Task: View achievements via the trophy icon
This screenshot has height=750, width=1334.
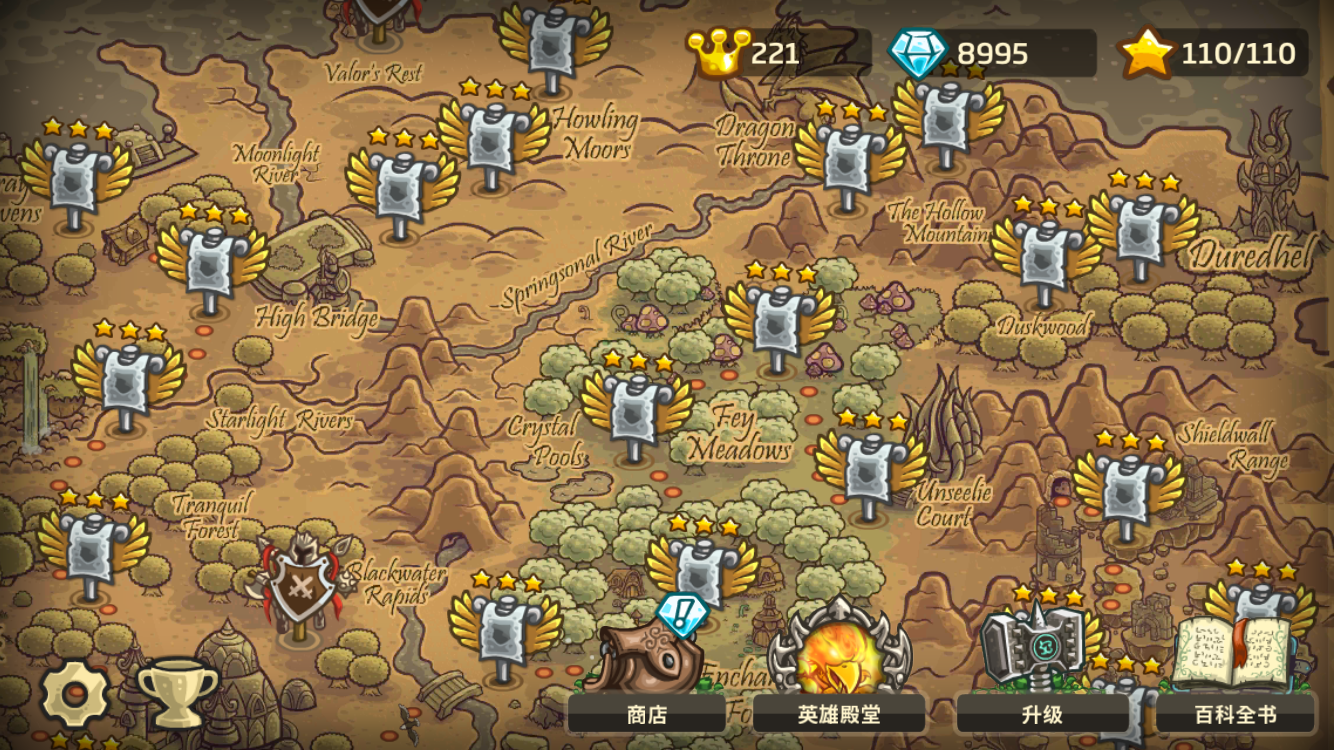Action: click(x=177, y=691)
